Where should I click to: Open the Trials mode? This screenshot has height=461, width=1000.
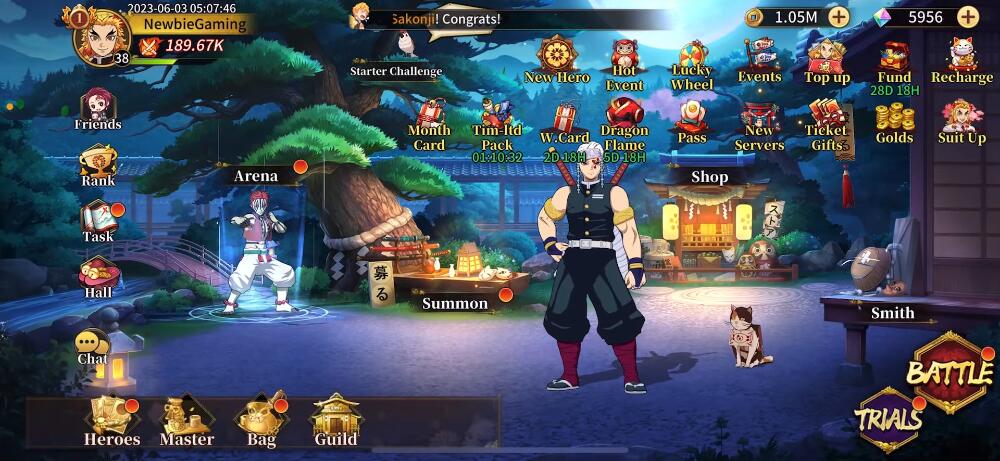[x=889, y=420]
